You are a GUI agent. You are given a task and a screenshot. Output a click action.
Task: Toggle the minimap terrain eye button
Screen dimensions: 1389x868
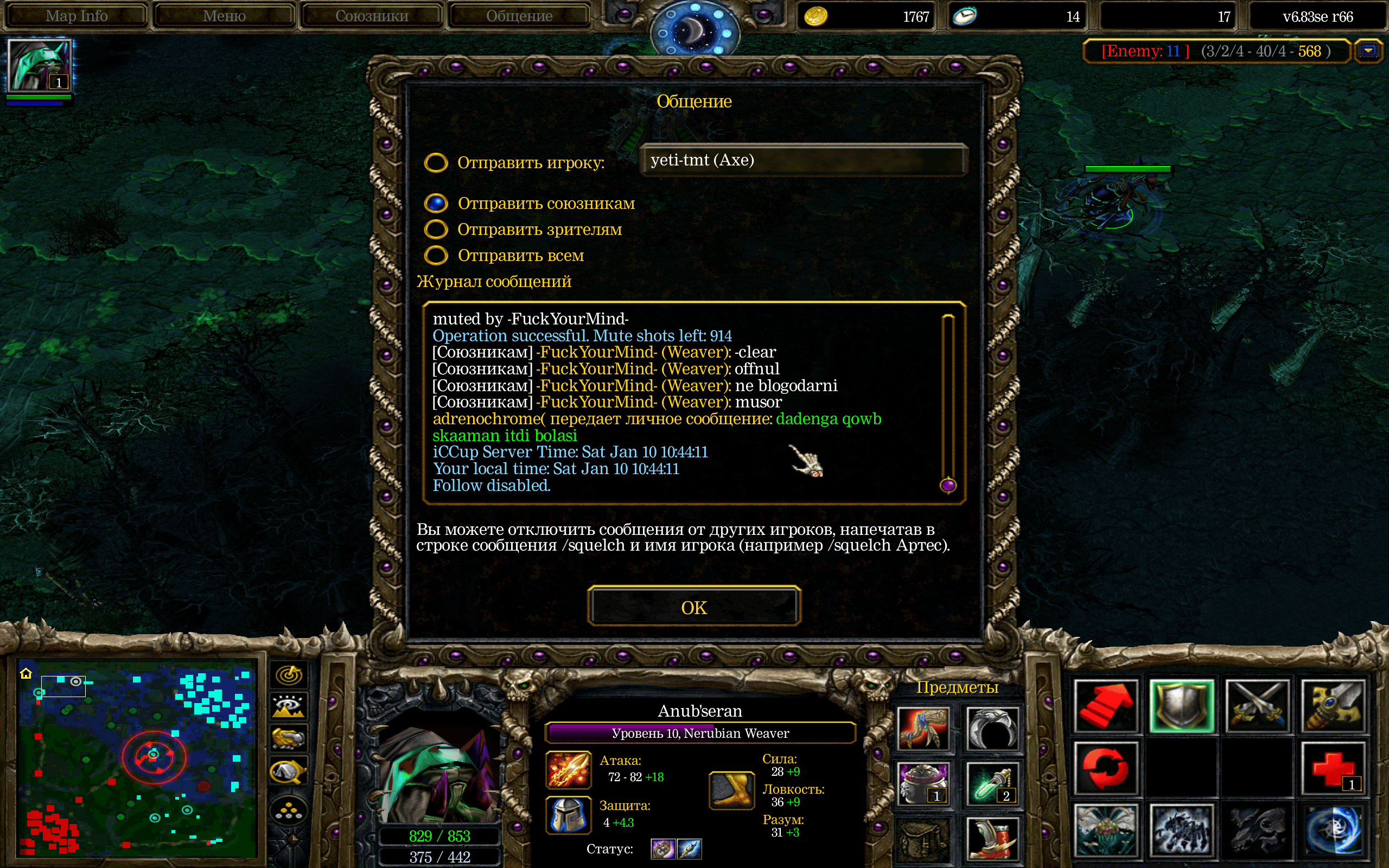click(x=289, y=707)
